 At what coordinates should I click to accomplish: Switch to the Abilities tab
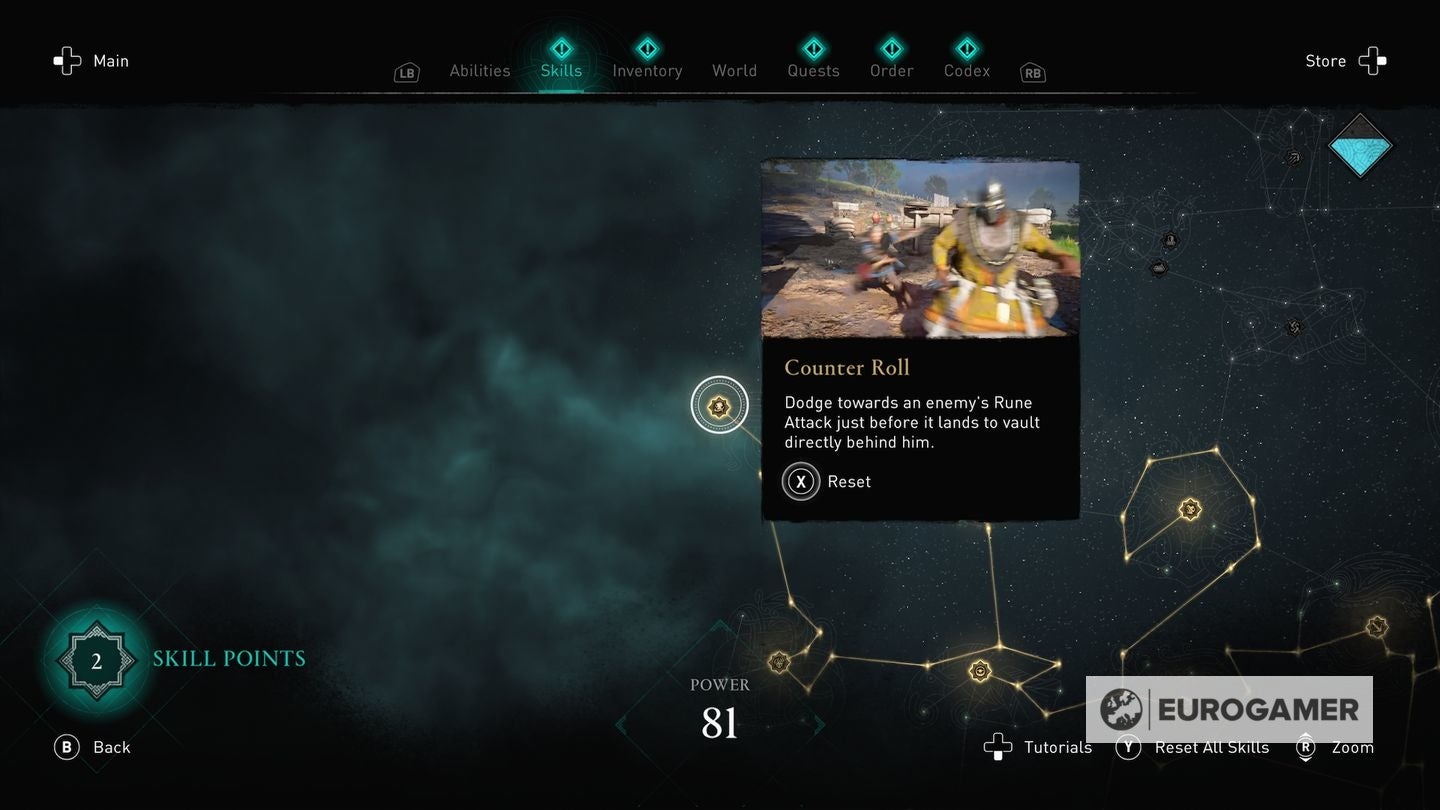[479, 70]
